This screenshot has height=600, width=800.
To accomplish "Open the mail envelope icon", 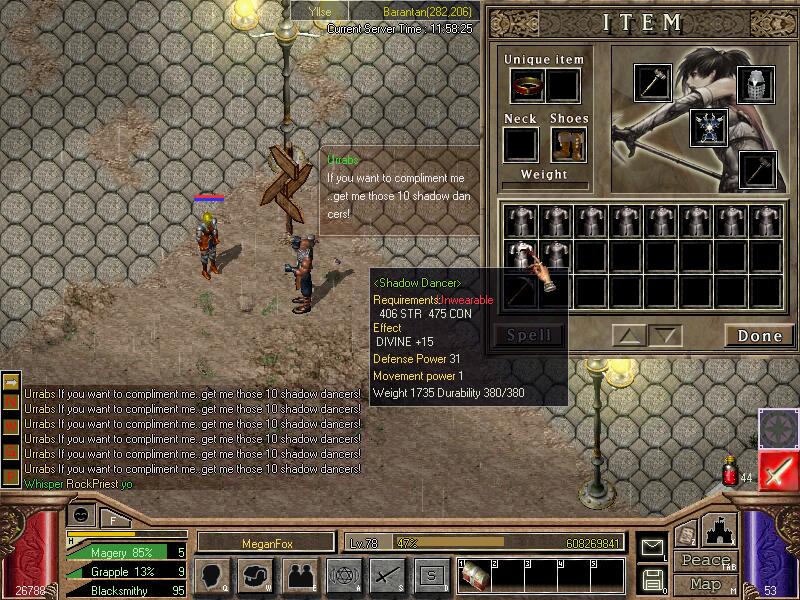I will click(x=652, y=548).
